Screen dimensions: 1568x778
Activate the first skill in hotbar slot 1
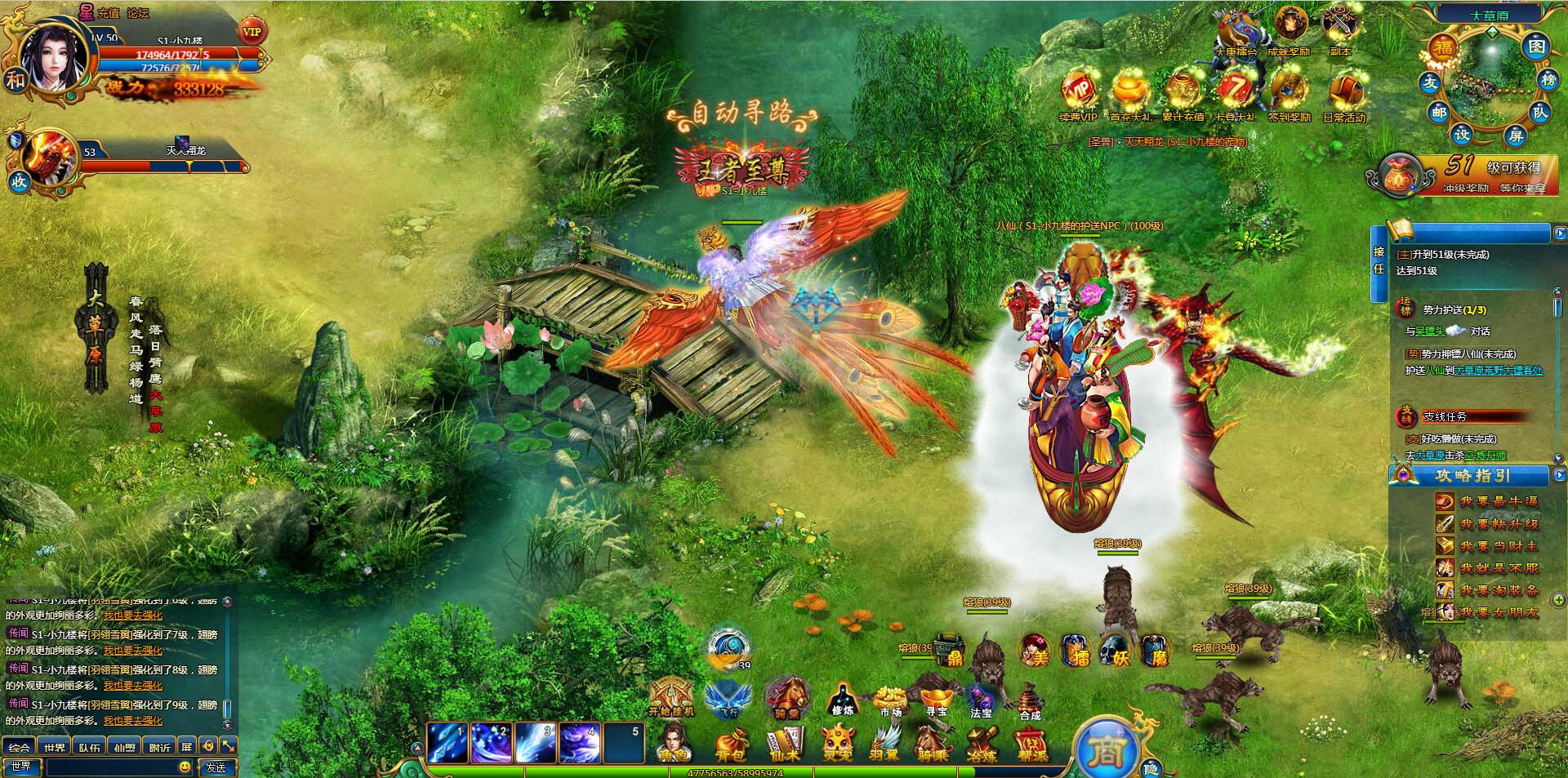(448, 743)
